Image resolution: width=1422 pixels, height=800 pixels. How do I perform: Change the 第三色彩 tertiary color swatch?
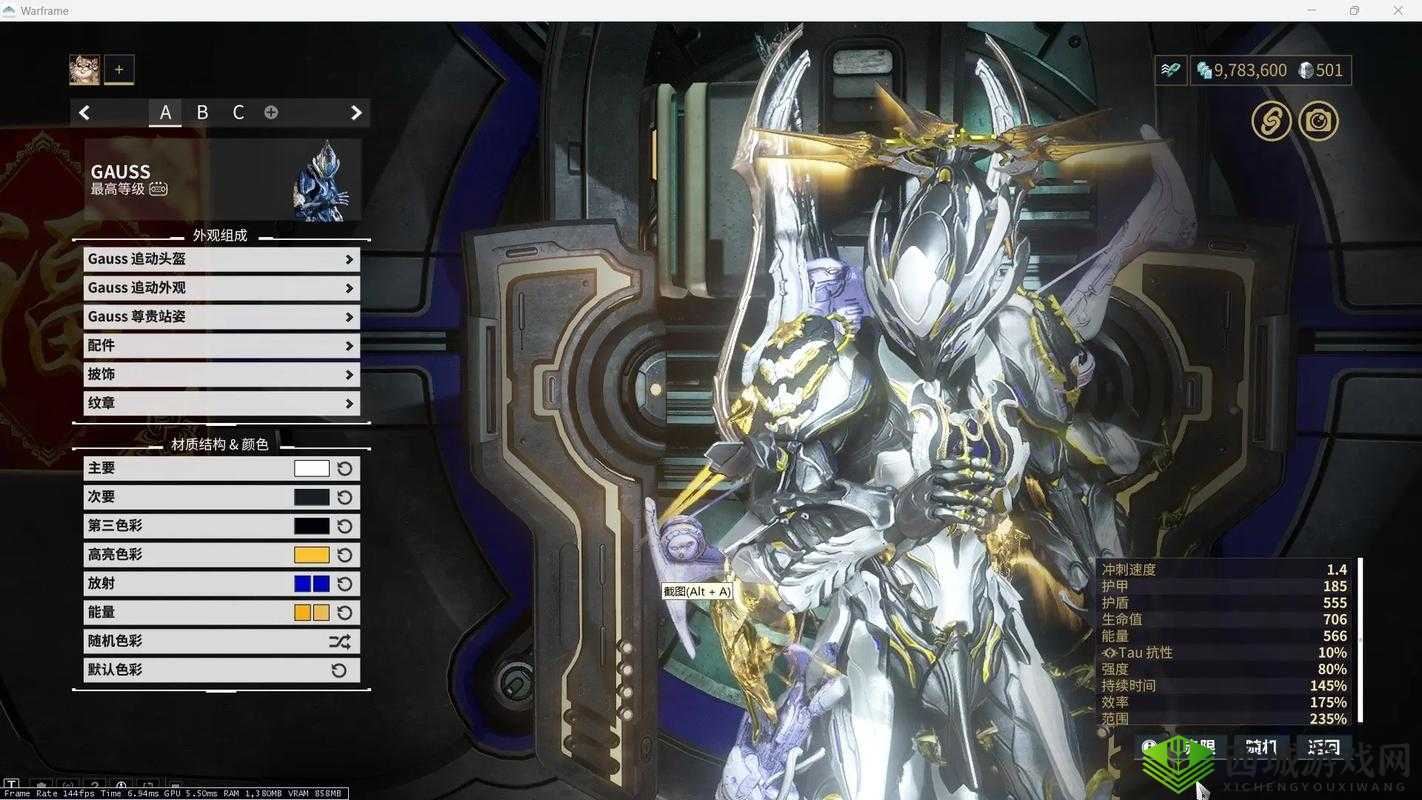click(311, 526)
